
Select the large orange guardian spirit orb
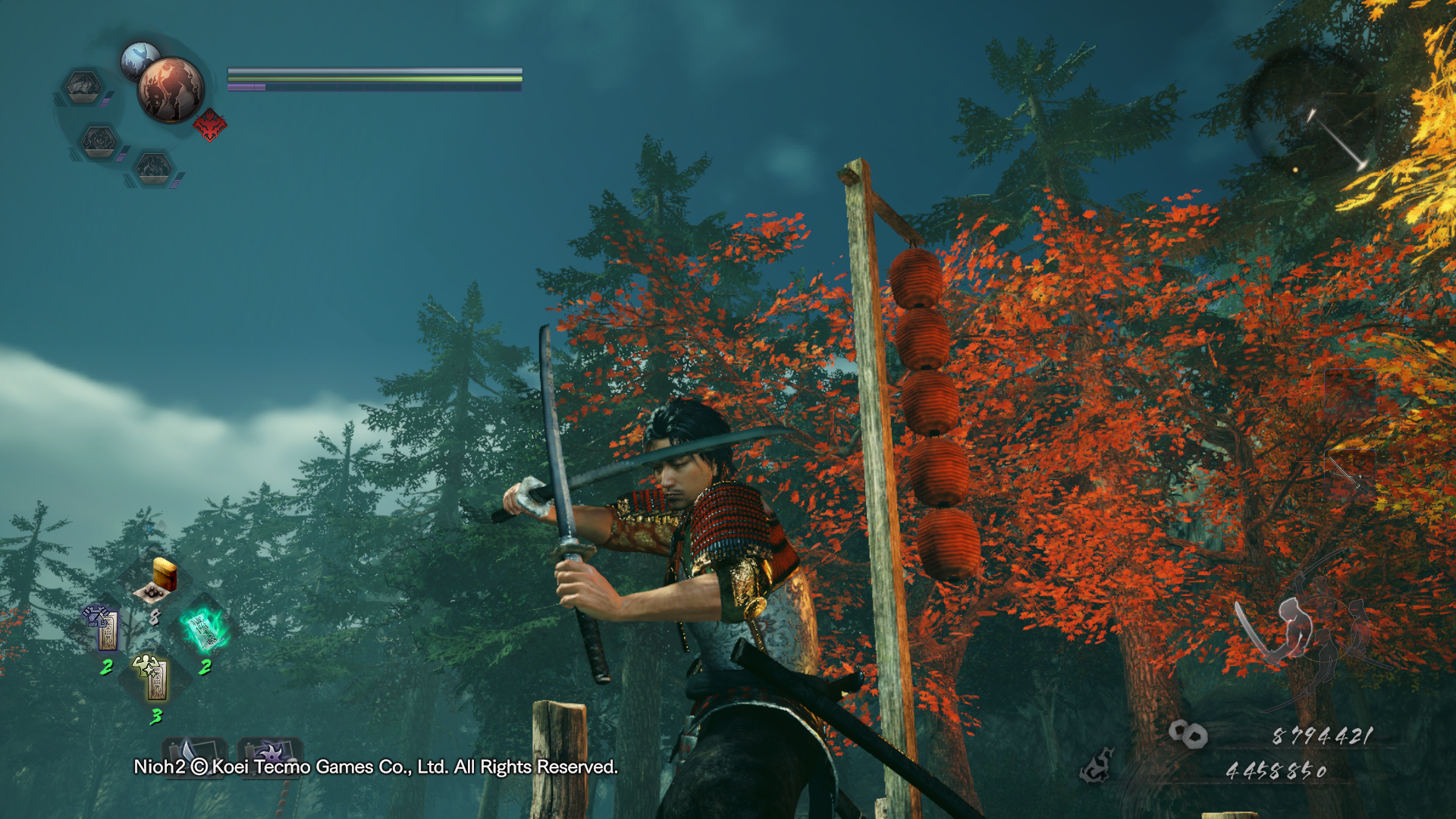[171, 89]
